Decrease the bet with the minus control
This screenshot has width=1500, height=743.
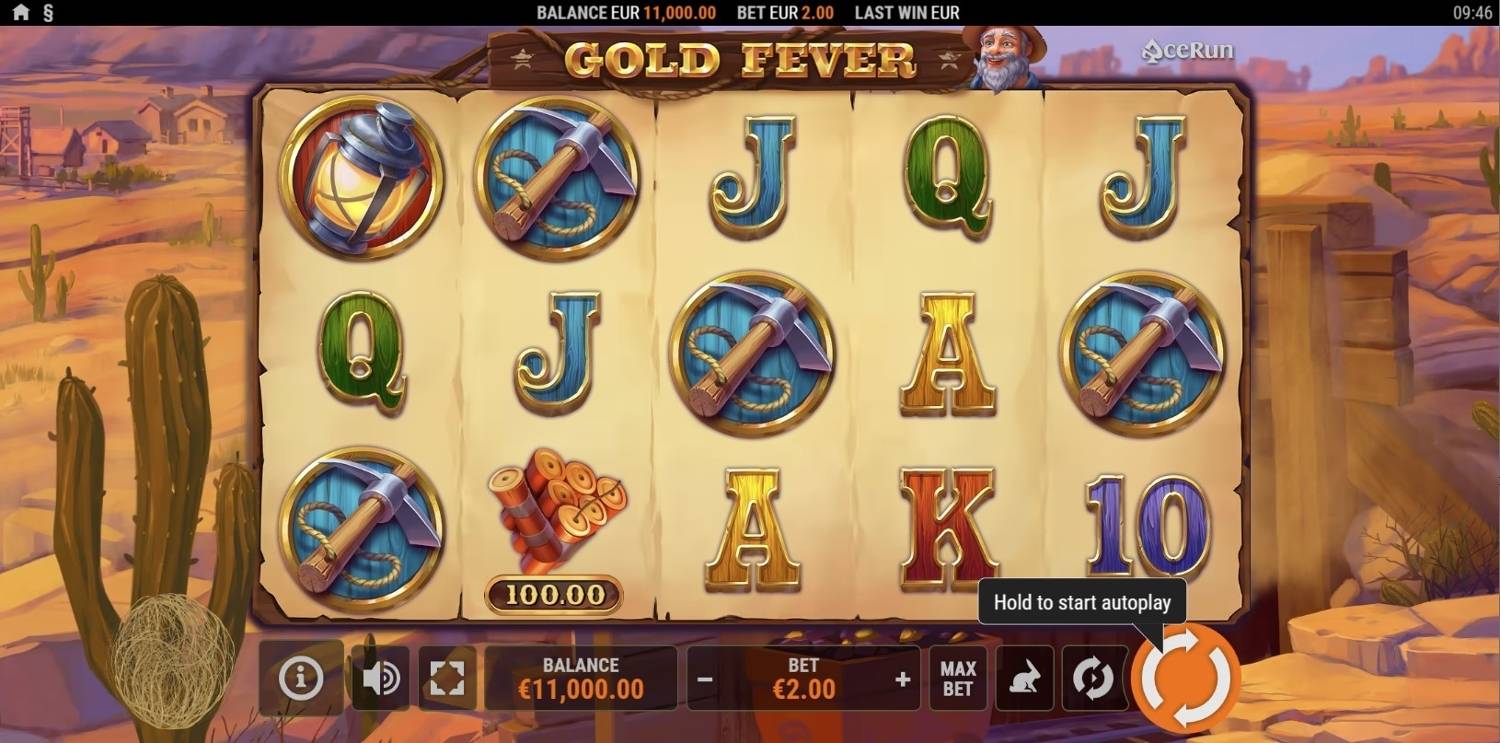pos(704,678)
